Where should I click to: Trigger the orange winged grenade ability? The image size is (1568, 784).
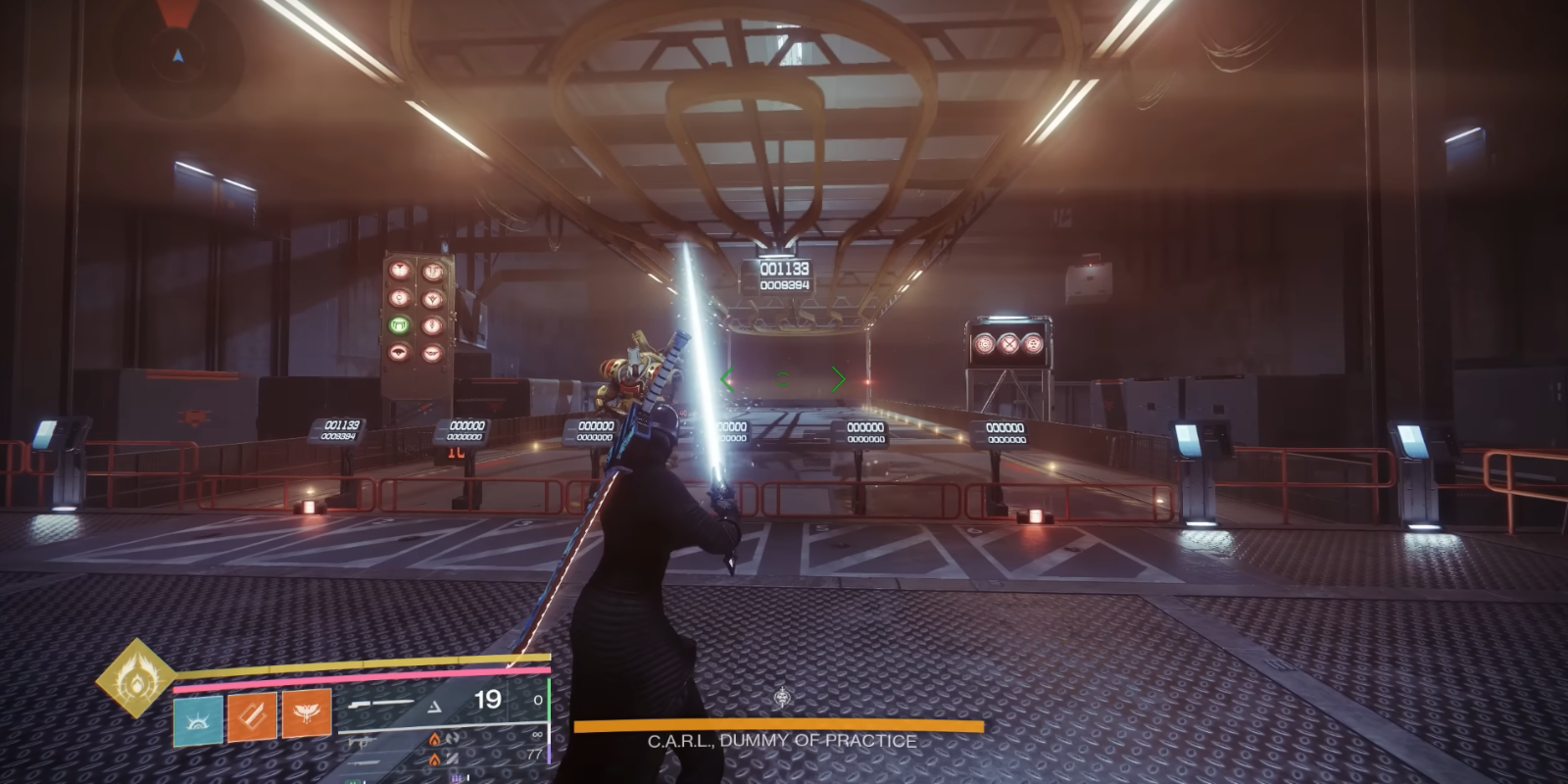click(x=307, y=712)
